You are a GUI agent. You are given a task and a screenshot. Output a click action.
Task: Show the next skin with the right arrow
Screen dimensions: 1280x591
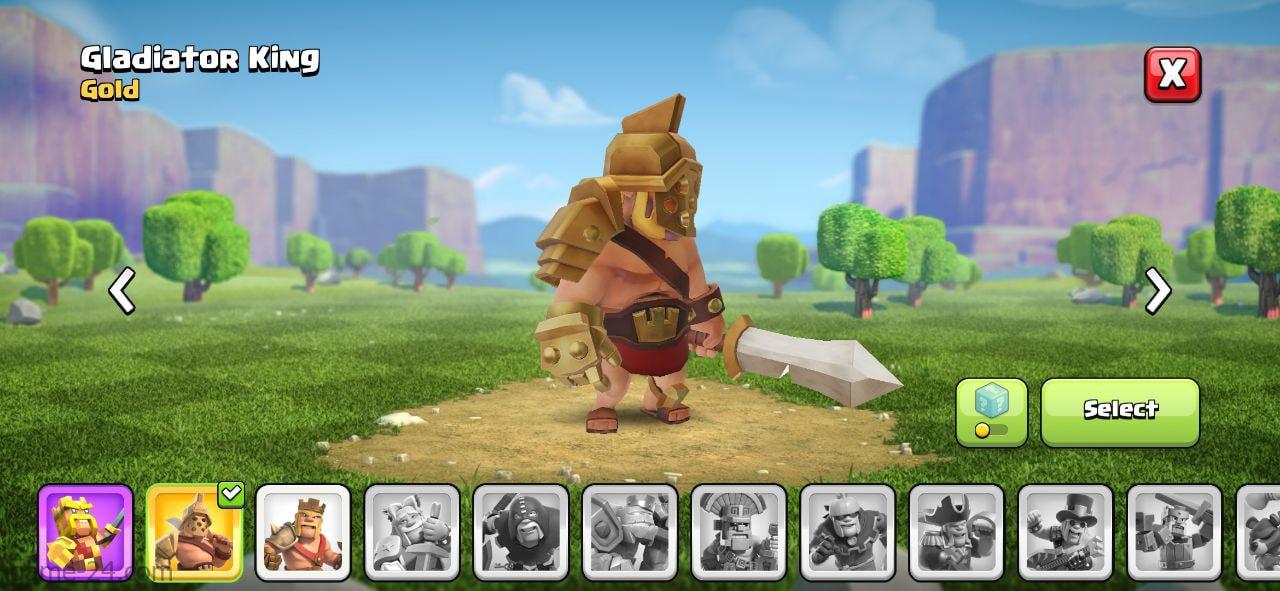[1157, 291]
